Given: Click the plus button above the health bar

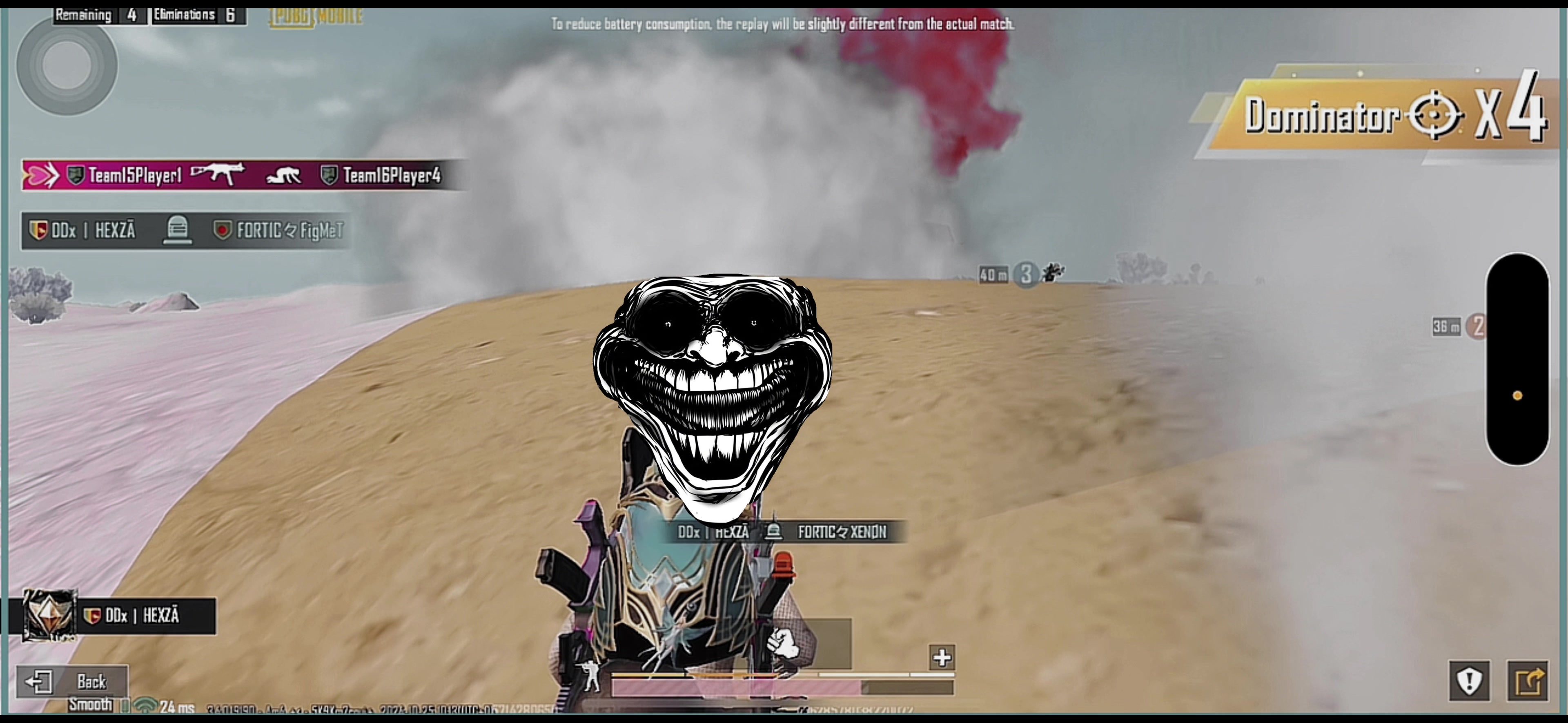Looking at the screenshot, I should coord(942,657).
